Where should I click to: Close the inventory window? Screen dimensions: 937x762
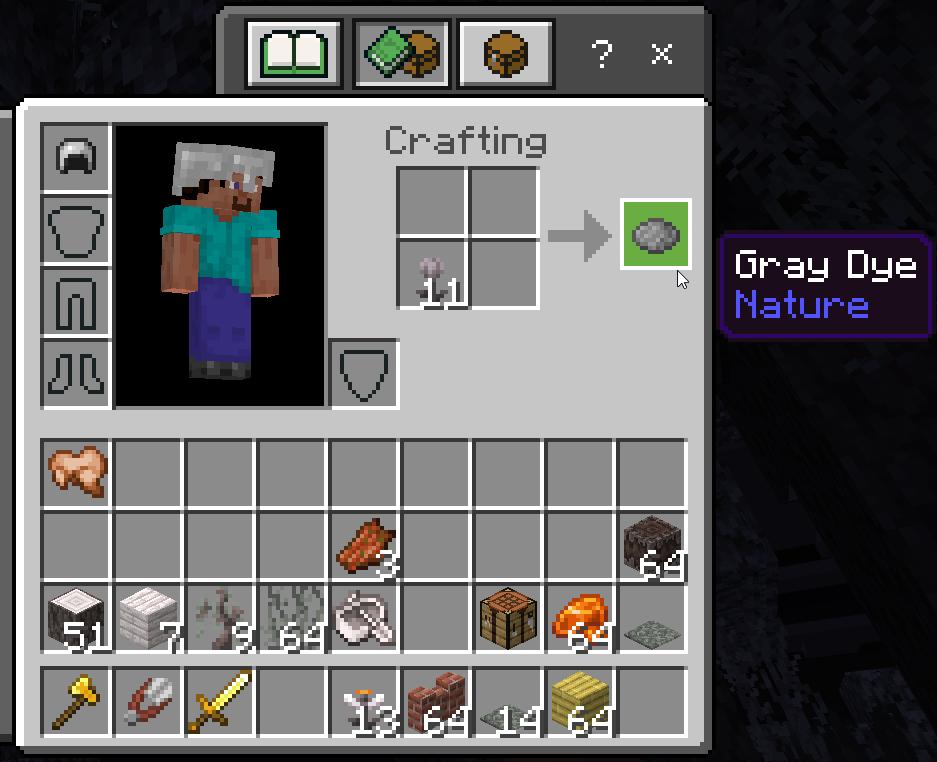click(661, 54)
